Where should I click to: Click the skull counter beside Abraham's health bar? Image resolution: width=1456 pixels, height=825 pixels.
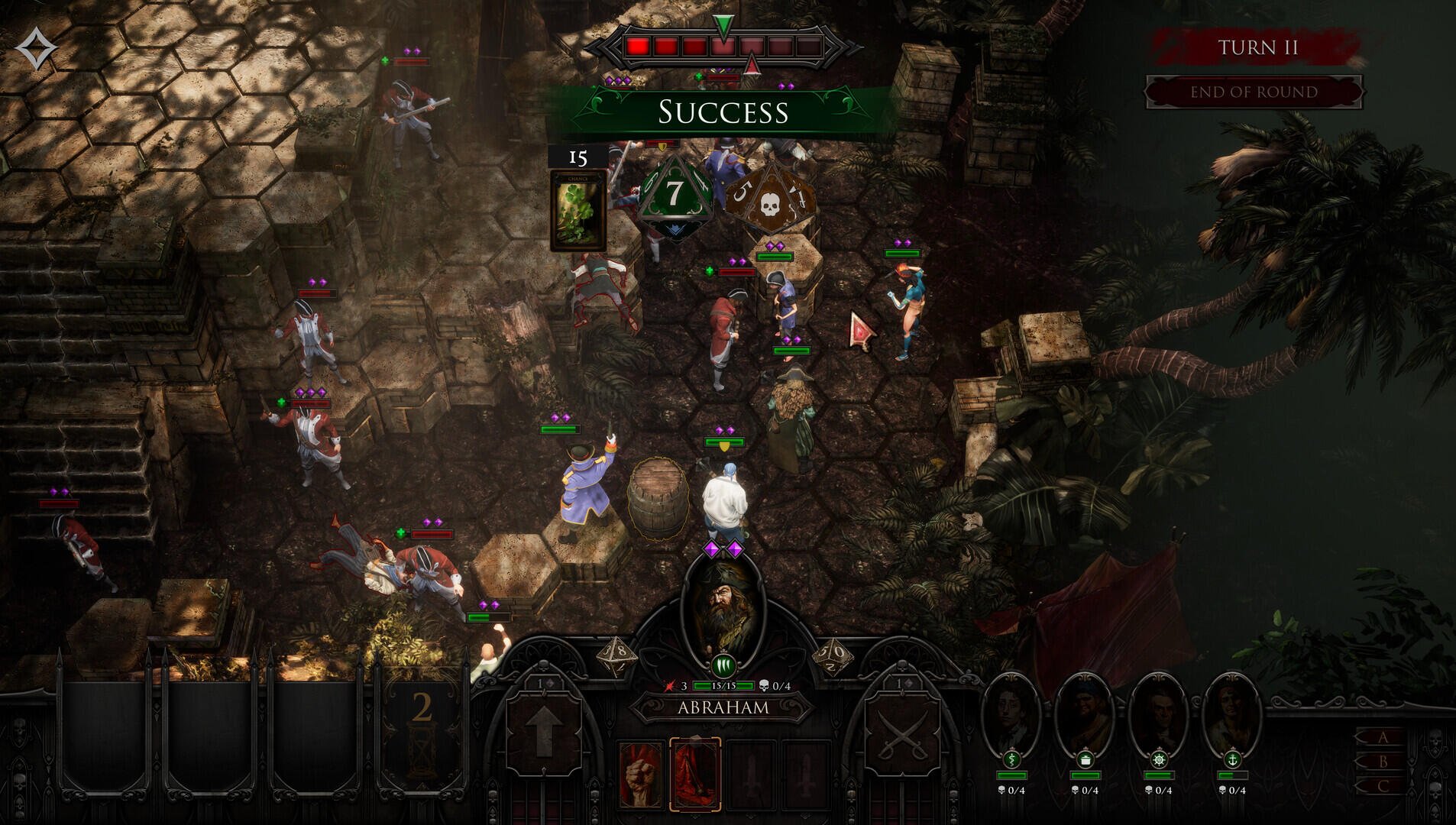pyautogui.click(x=776, y=685)
